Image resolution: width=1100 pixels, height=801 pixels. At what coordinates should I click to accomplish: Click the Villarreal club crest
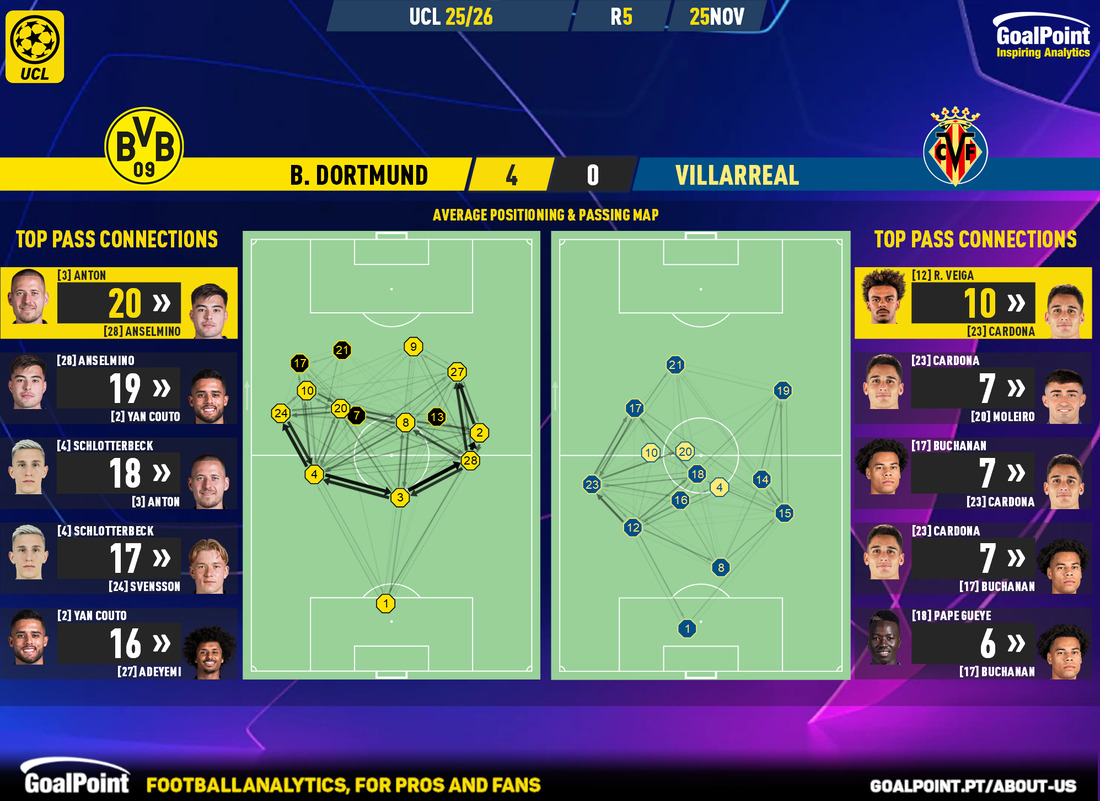[x=955, y=149]
